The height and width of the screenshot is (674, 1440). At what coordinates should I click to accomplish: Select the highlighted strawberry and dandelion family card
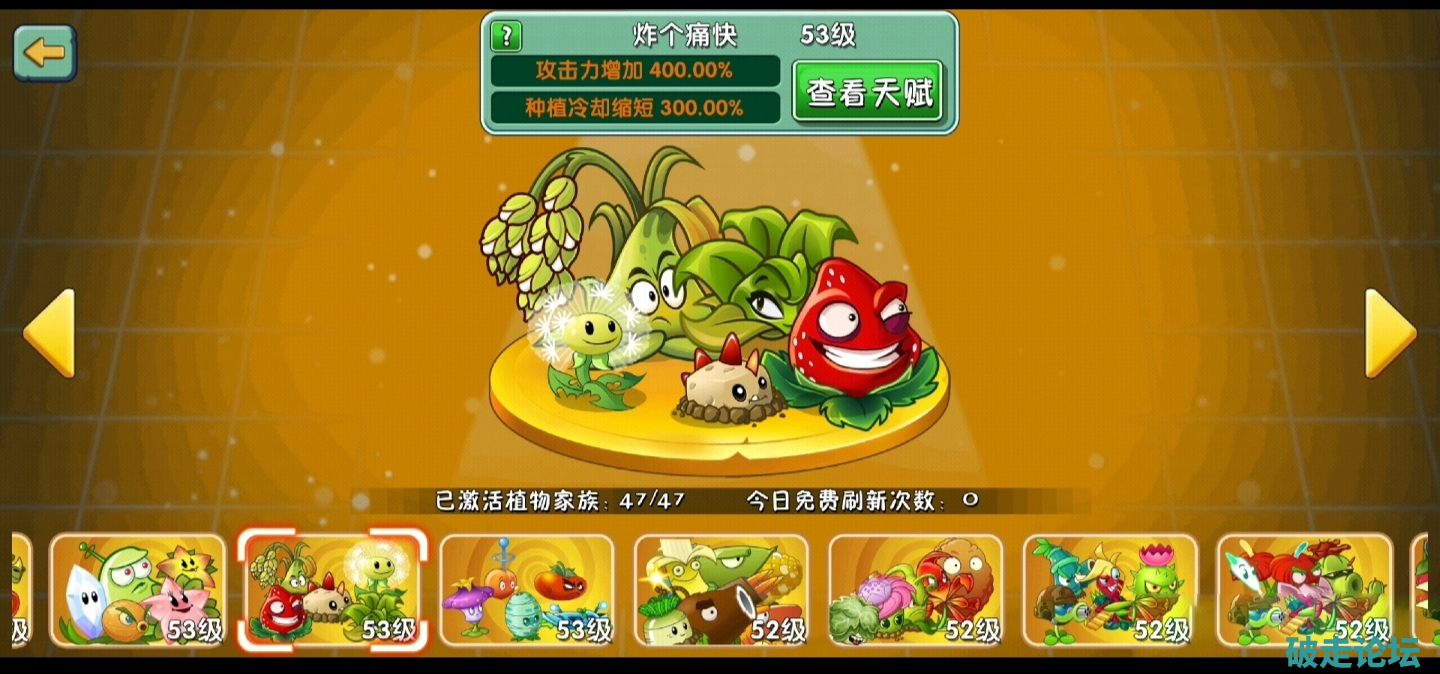[332, 590]
